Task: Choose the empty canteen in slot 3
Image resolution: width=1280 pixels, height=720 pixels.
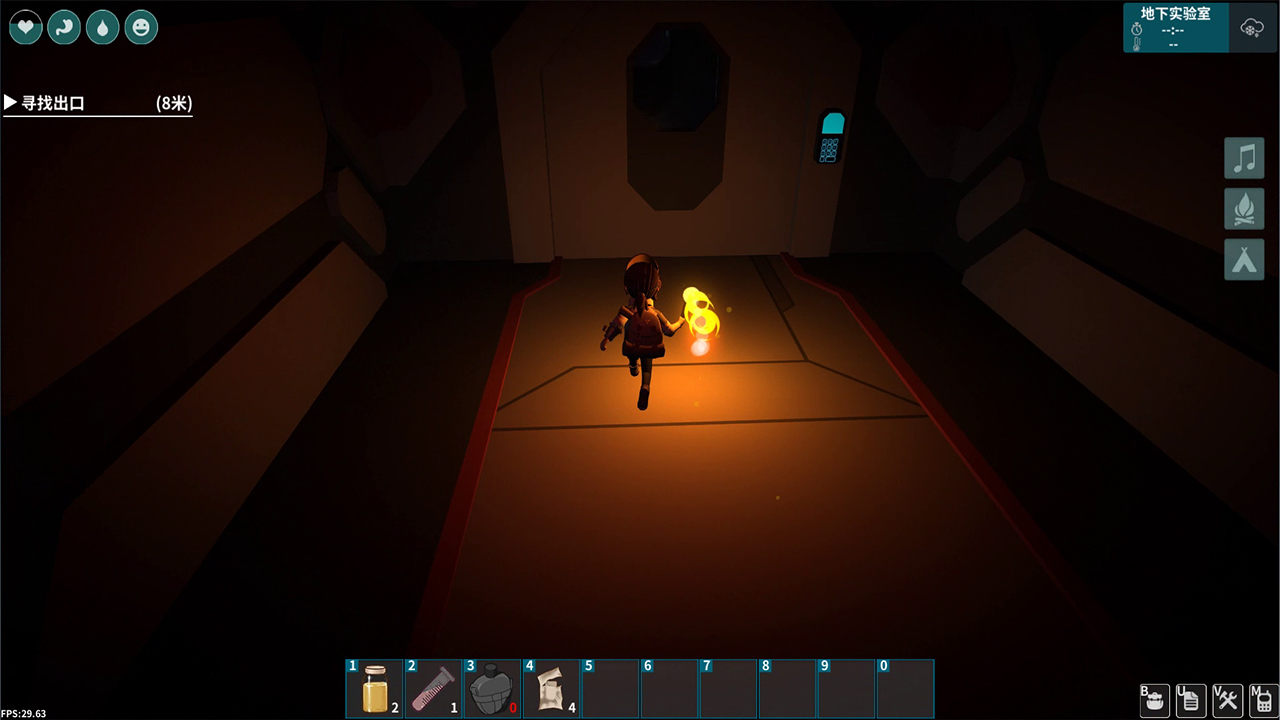Action: click(x=491, y=688)
